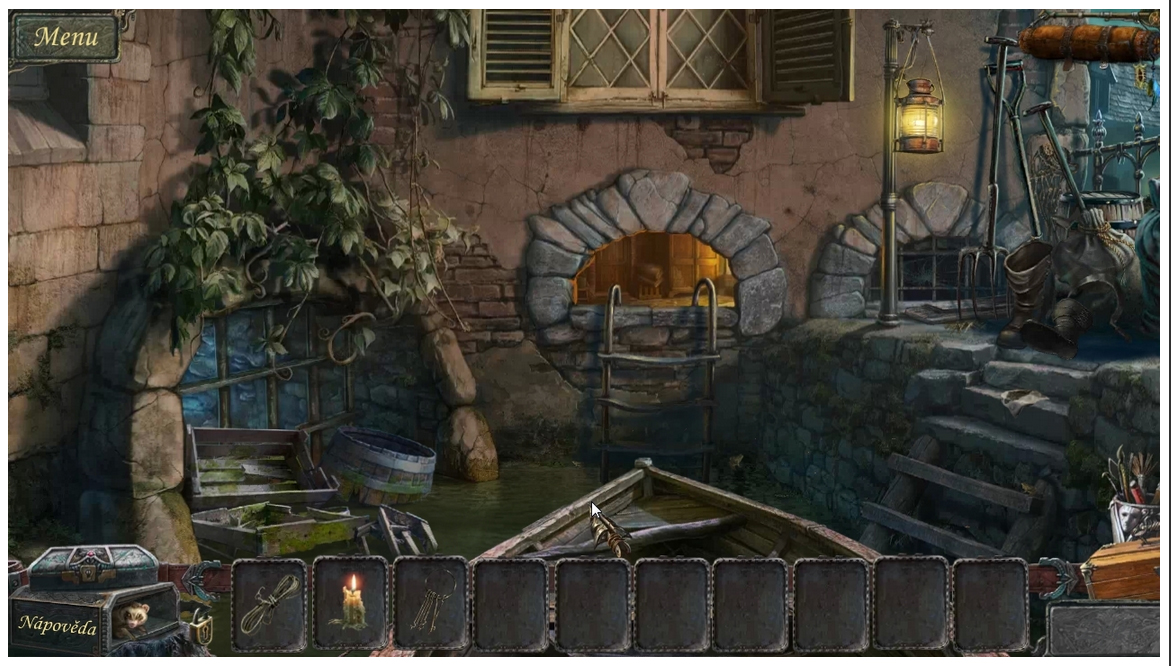Open the rolled leather scroll

pos(1088,42)
